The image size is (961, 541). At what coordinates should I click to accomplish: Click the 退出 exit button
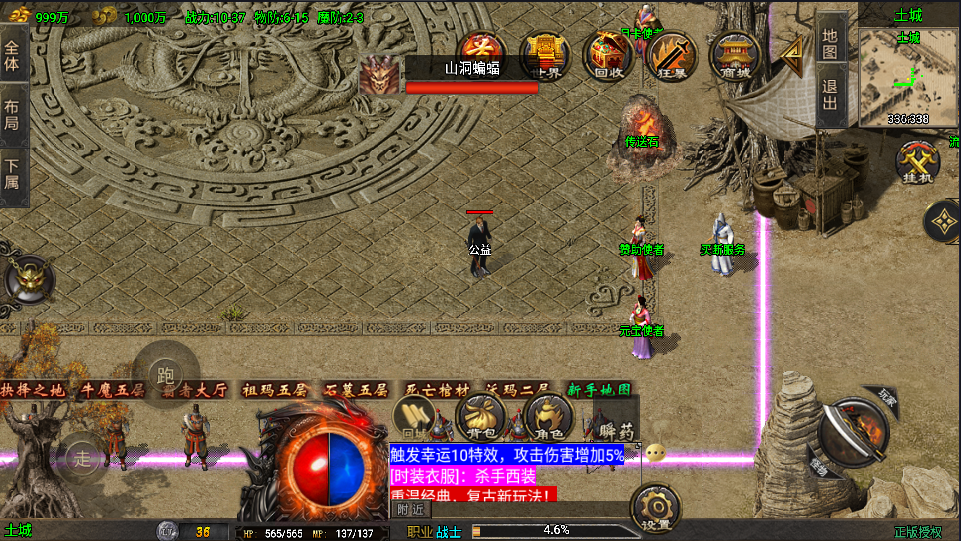(x=830, y=98)
